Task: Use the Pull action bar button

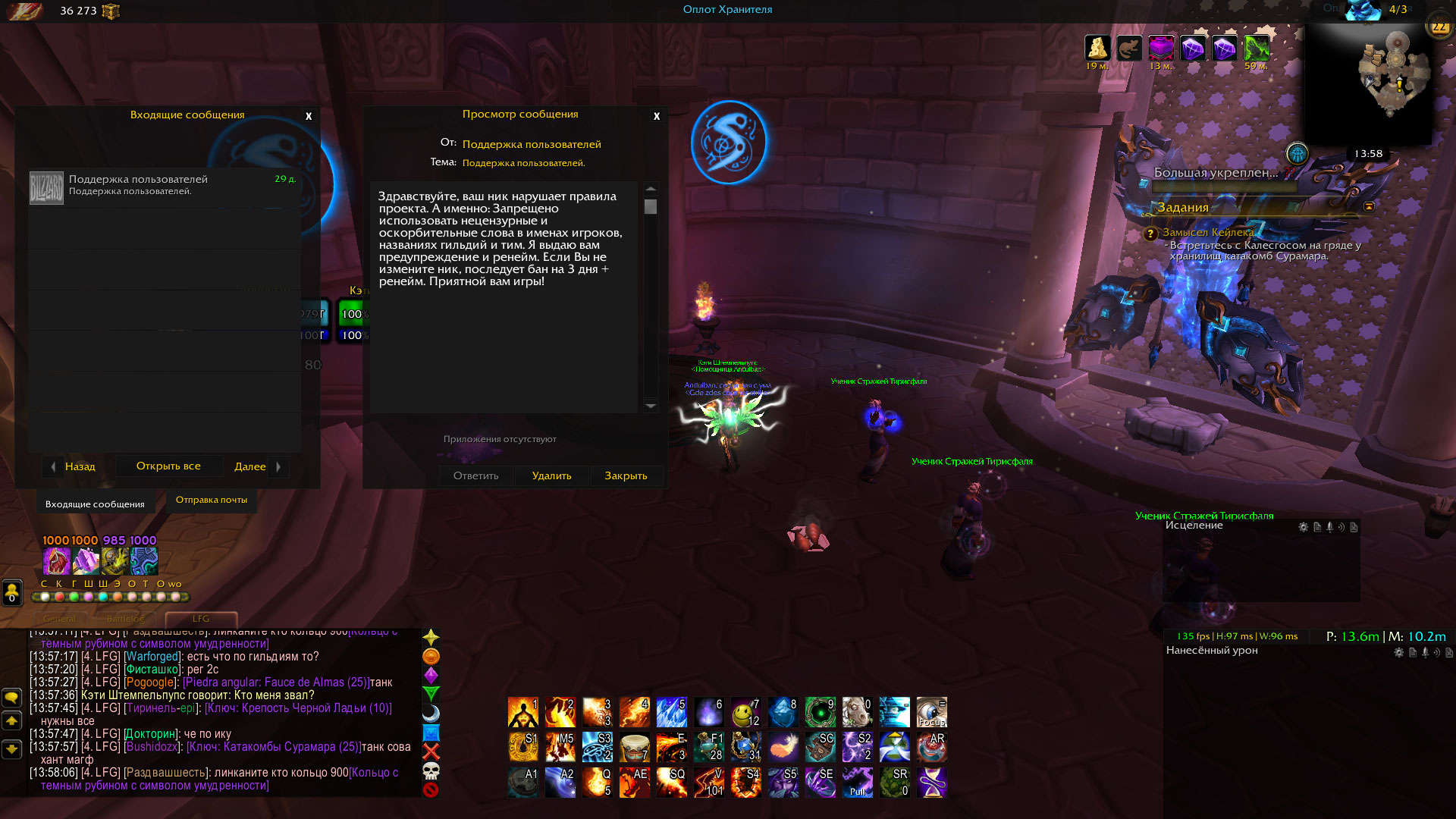Action: click(858, 783)
